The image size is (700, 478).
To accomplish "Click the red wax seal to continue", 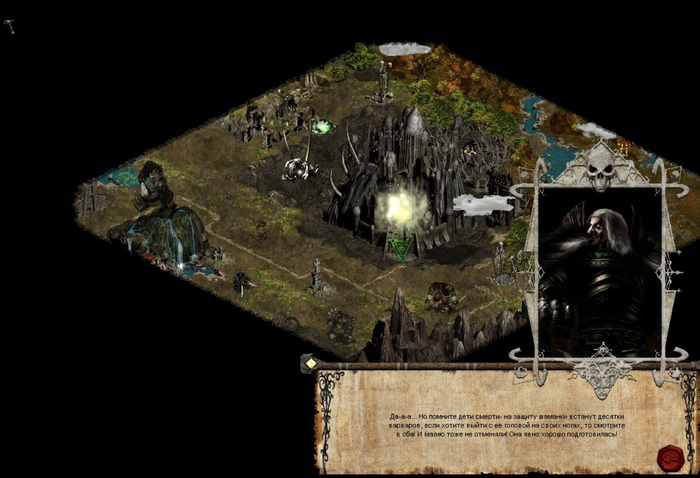I will click(669, 457).
